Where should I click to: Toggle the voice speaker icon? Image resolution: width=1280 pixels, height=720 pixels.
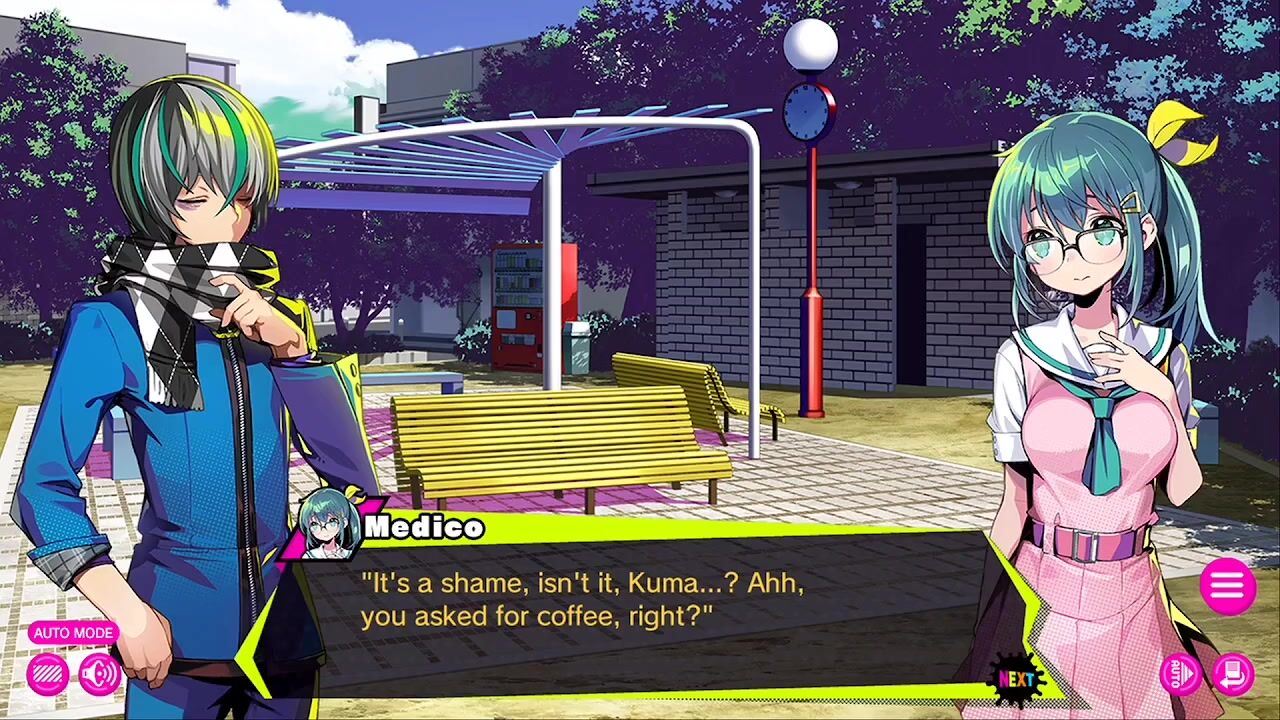pyautogui.click(x=100, y=674)
